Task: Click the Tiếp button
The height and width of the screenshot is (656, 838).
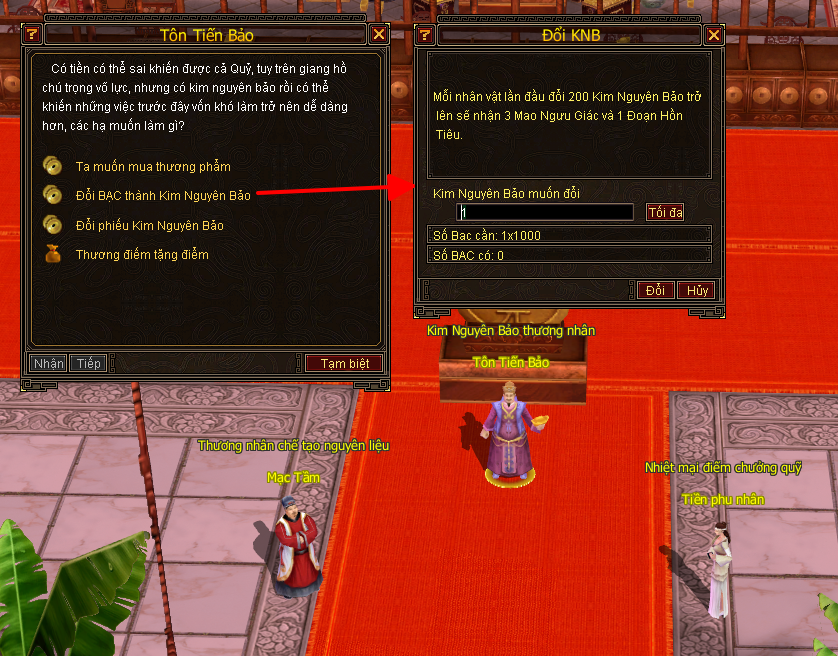Action: 89,363
